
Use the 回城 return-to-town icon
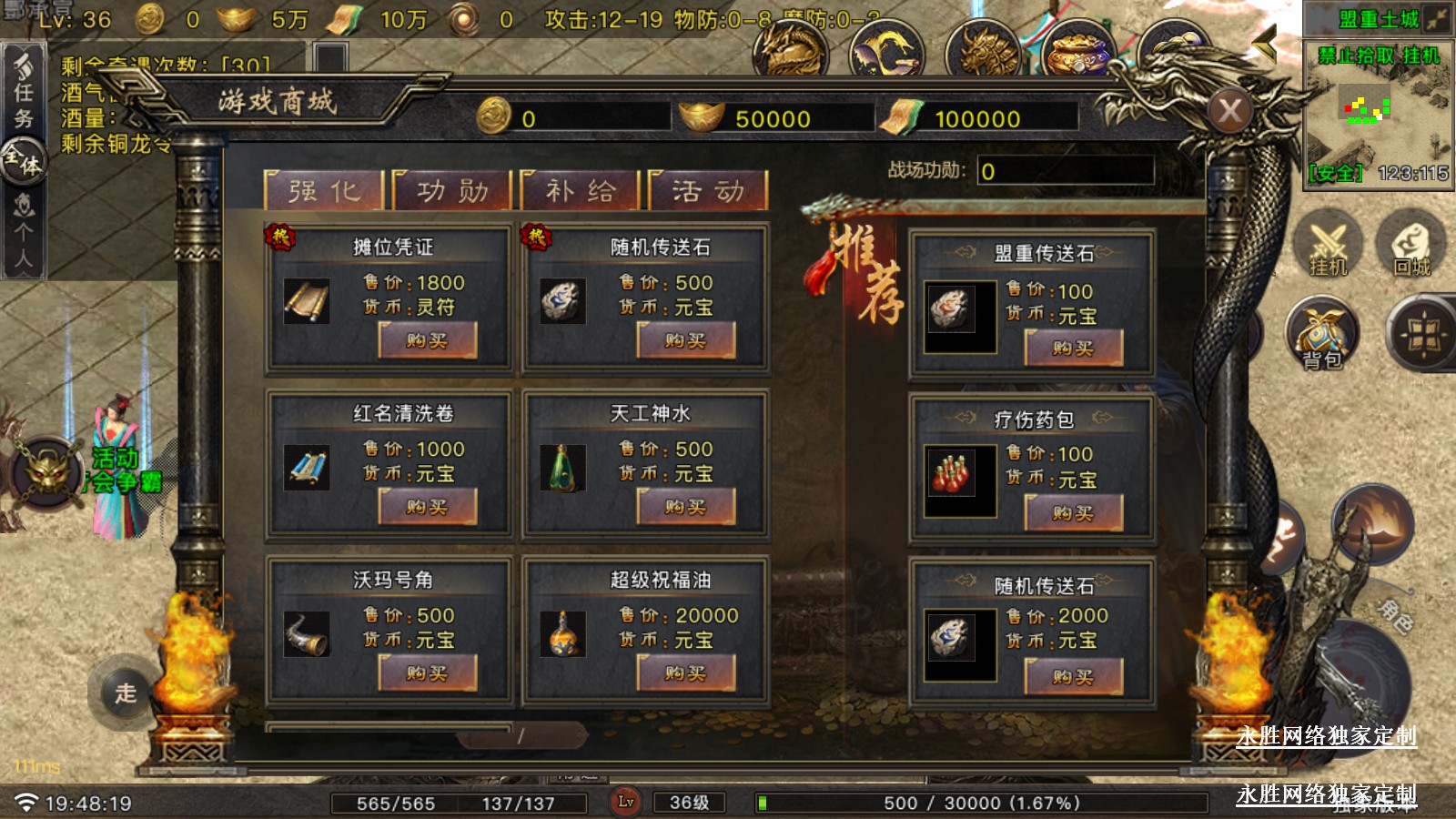pyautogui.click(x=1411, y=246)
